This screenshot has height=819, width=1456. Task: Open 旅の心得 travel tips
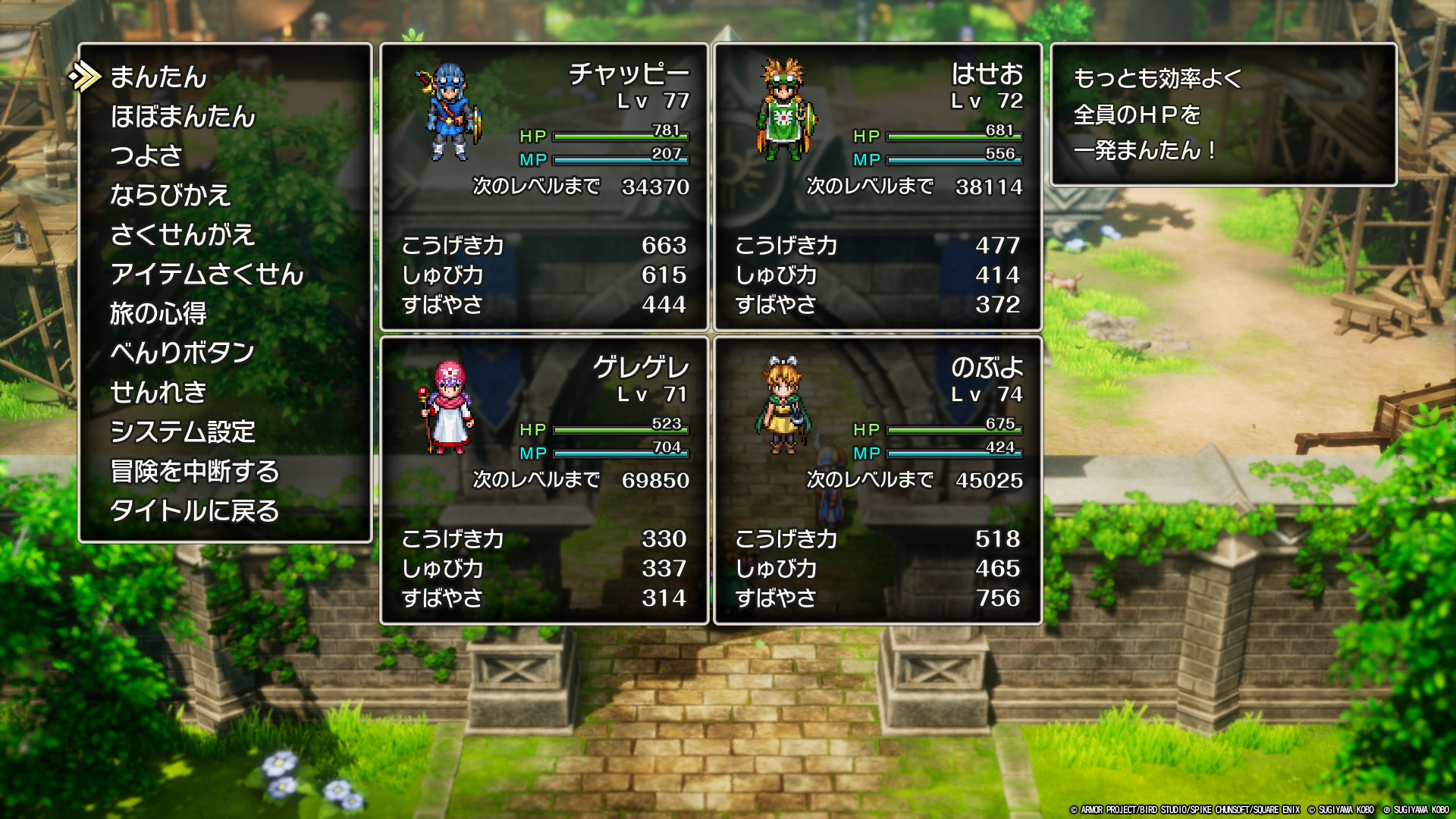point(158,313)
